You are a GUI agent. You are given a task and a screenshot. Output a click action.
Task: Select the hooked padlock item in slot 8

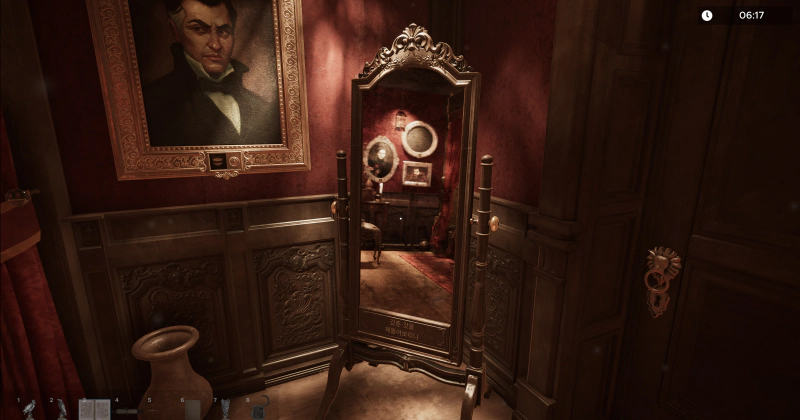coord(258,409)
